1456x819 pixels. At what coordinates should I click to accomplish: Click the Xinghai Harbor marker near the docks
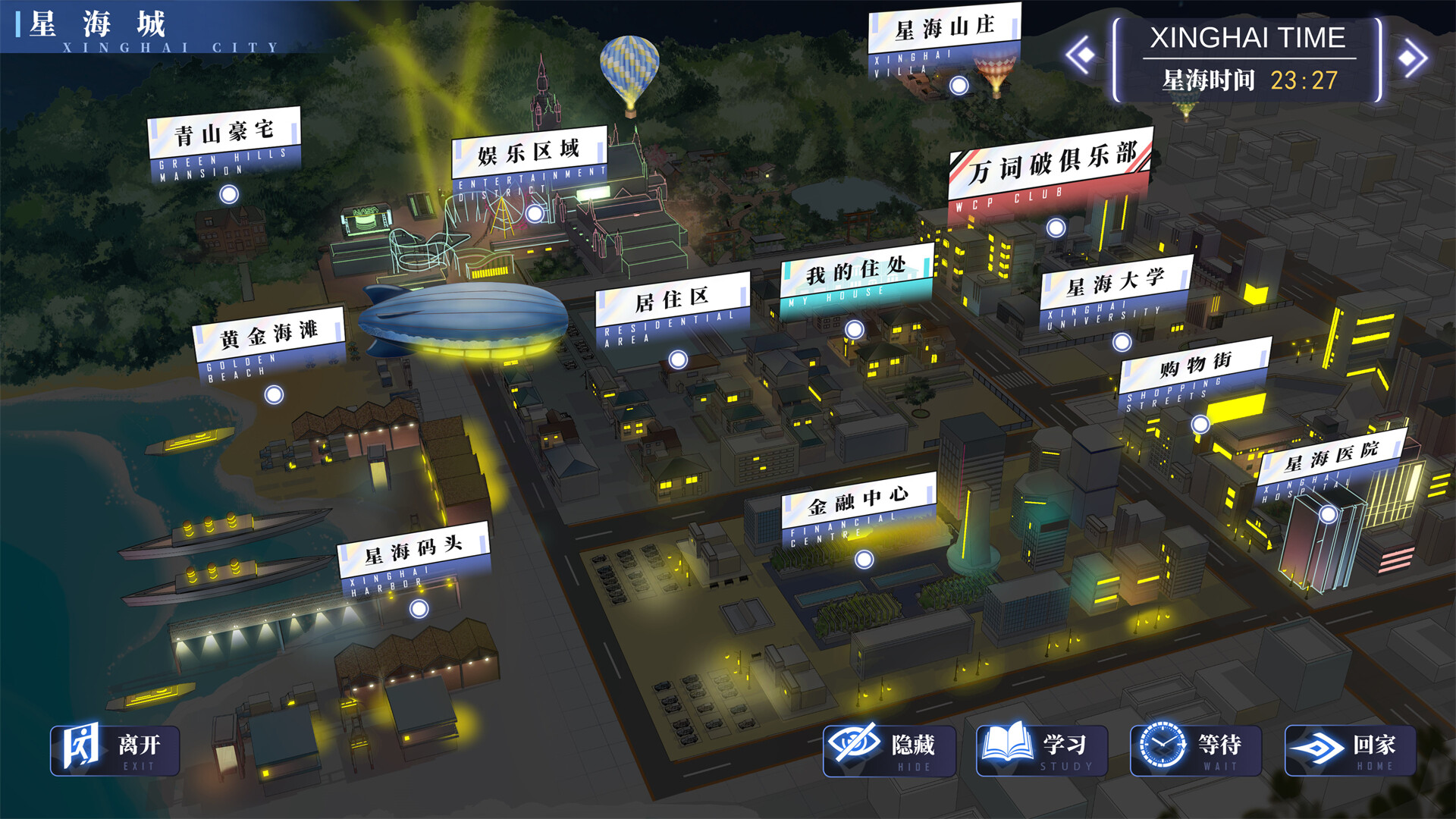(x=418, y=607)
